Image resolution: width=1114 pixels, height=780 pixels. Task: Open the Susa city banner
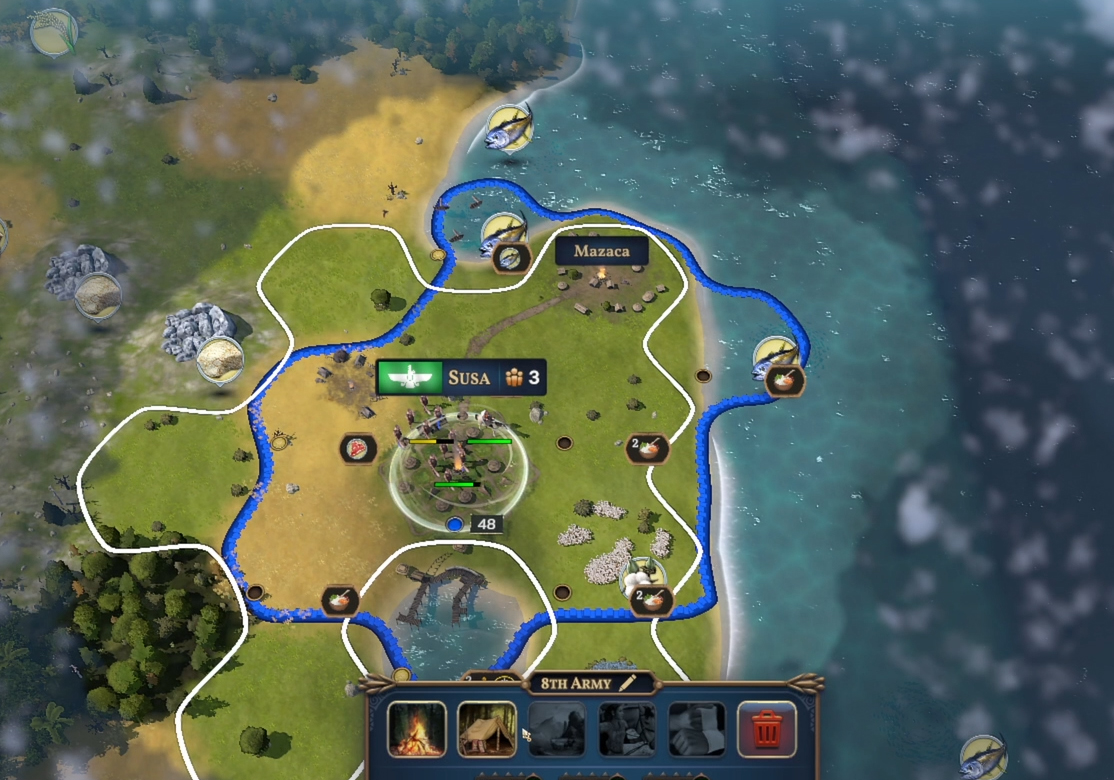click(x=461, y=377)
